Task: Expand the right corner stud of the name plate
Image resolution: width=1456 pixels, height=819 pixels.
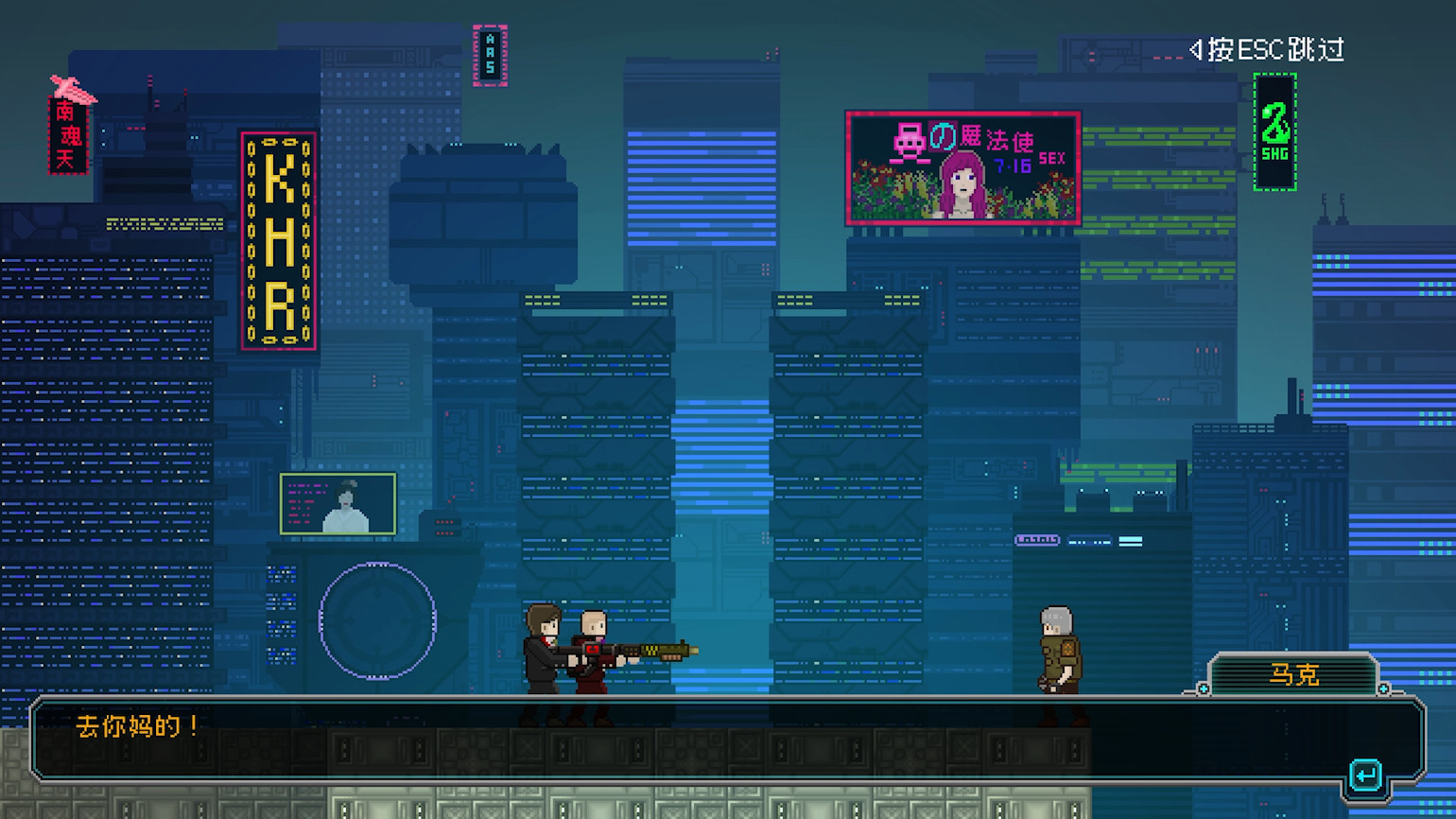Action: click(1382, 688)
